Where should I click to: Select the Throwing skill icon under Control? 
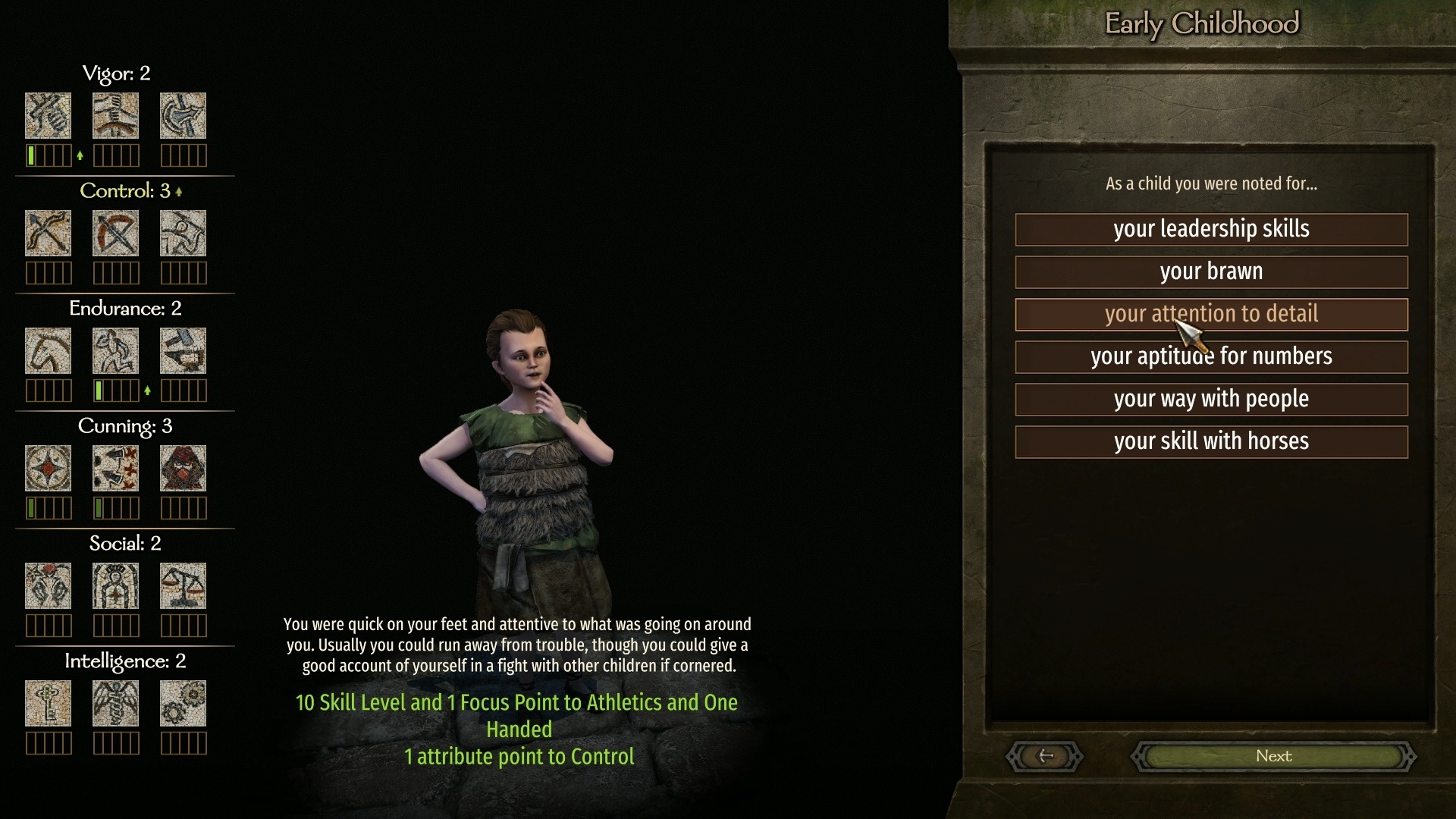(x=183, y=233)
